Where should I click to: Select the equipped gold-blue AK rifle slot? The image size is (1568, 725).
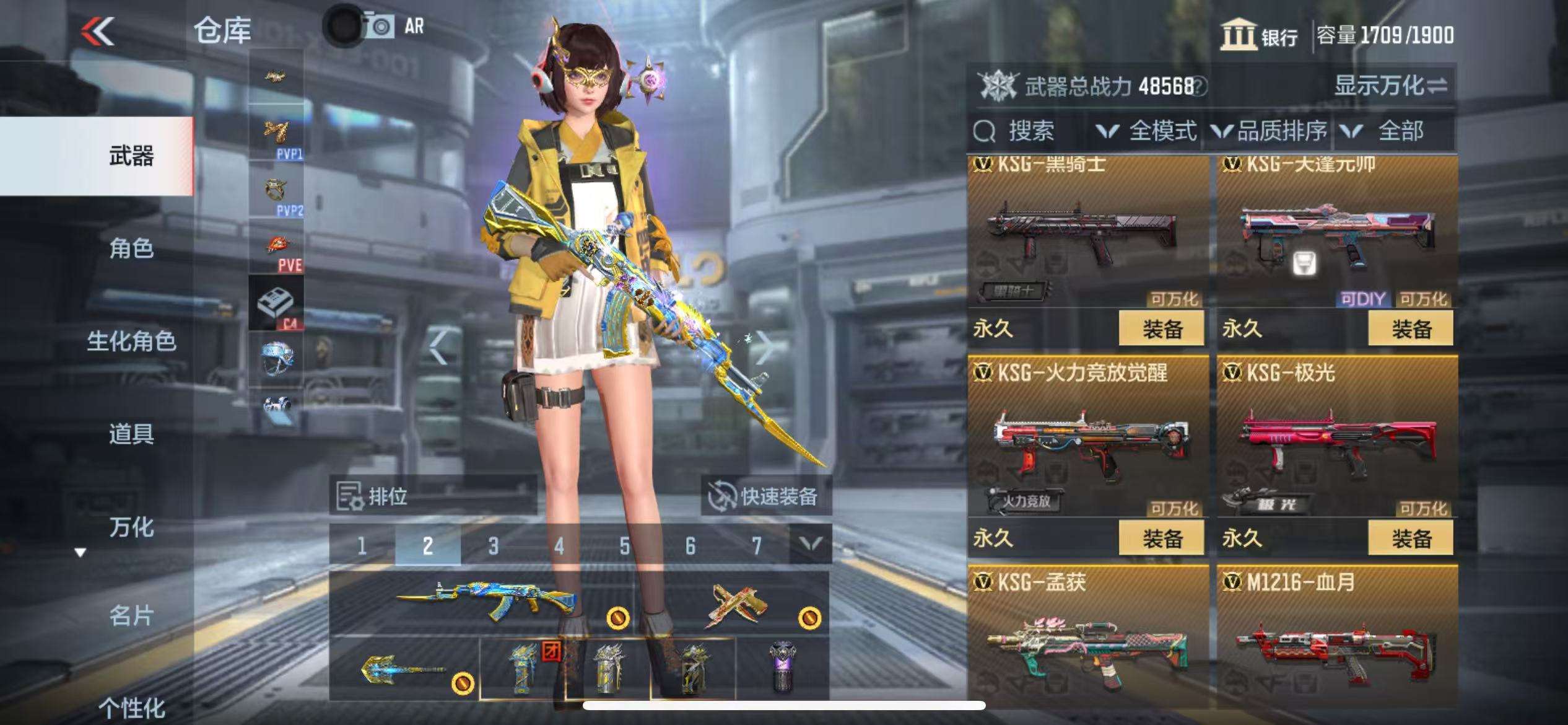click(483, 601)
